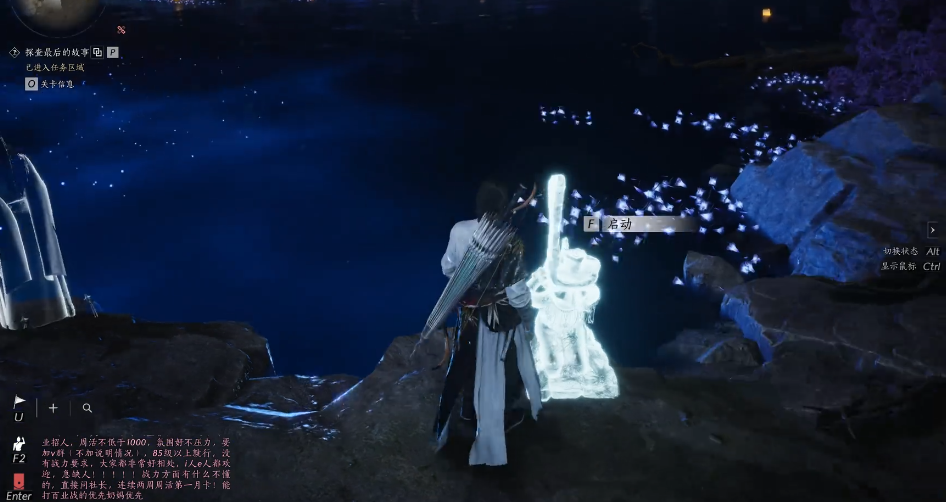Screen dimensions: 946x502
Task: Open the emote figure icon
Action: [x=18, y=444]
